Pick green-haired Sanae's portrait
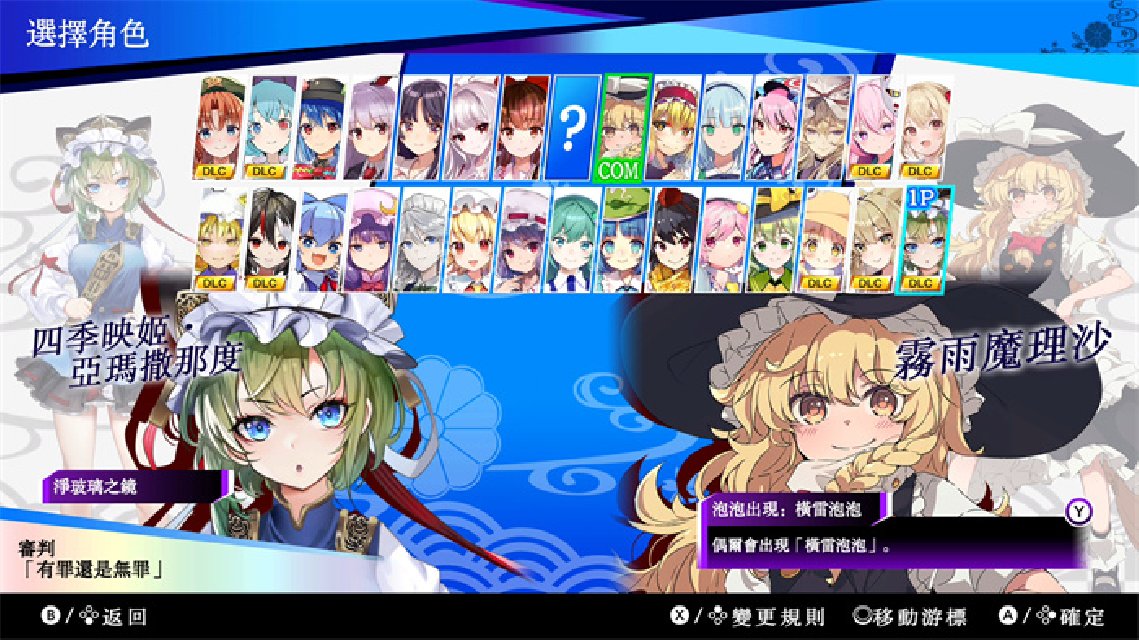The image size is (1139, 640). (x=574, y=240)
